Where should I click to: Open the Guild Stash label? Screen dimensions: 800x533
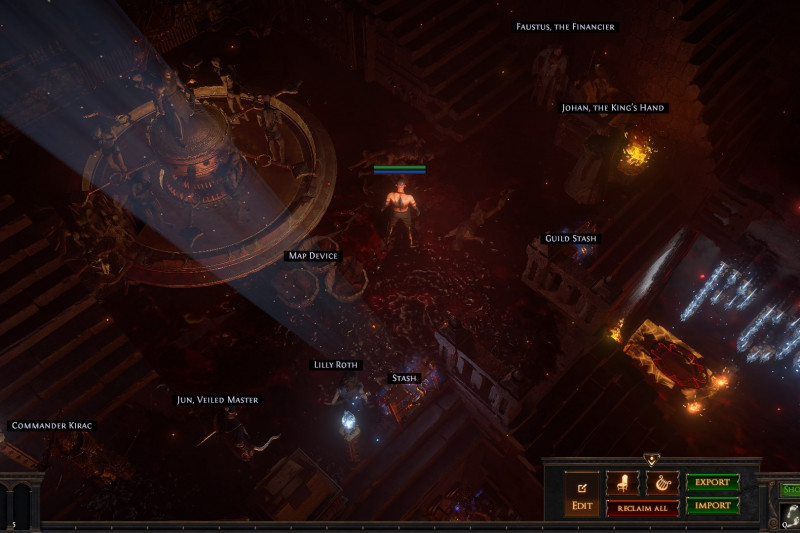[571, 239]
